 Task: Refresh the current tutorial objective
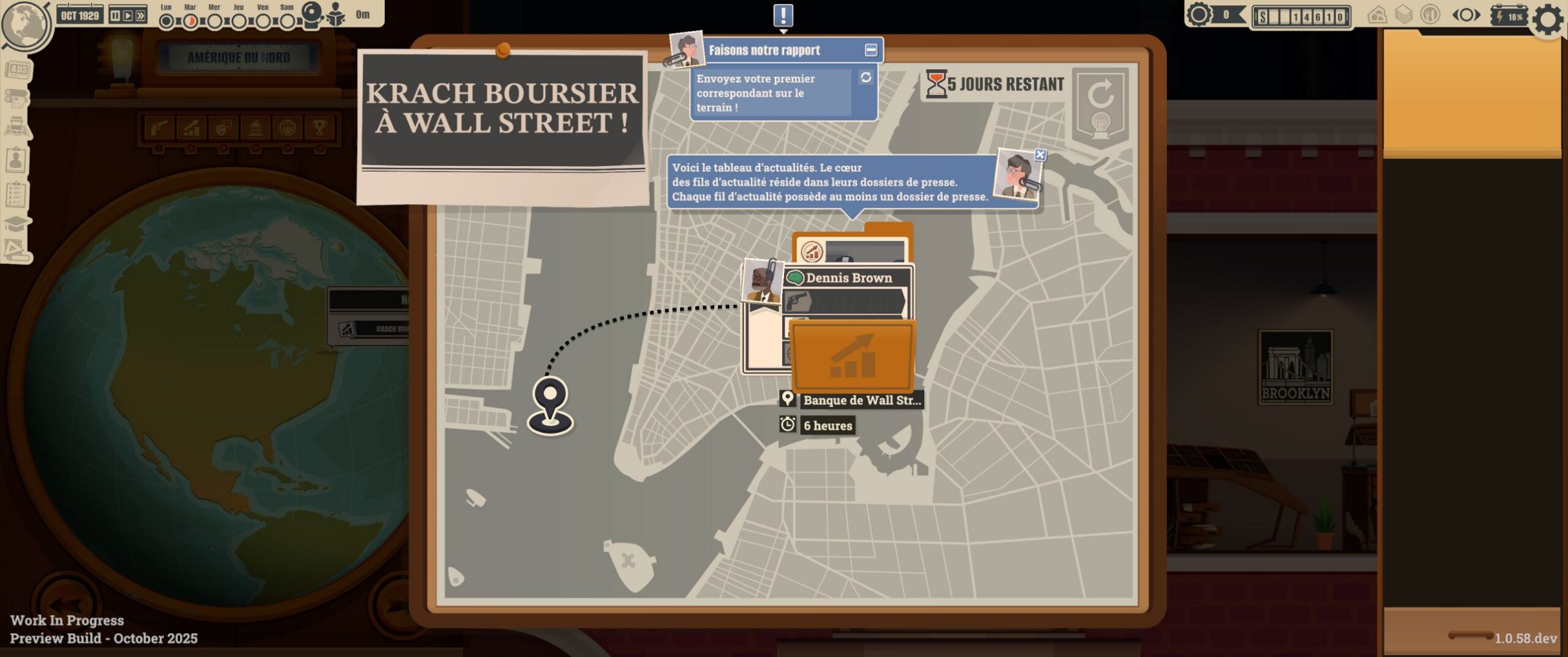(865, 78)
